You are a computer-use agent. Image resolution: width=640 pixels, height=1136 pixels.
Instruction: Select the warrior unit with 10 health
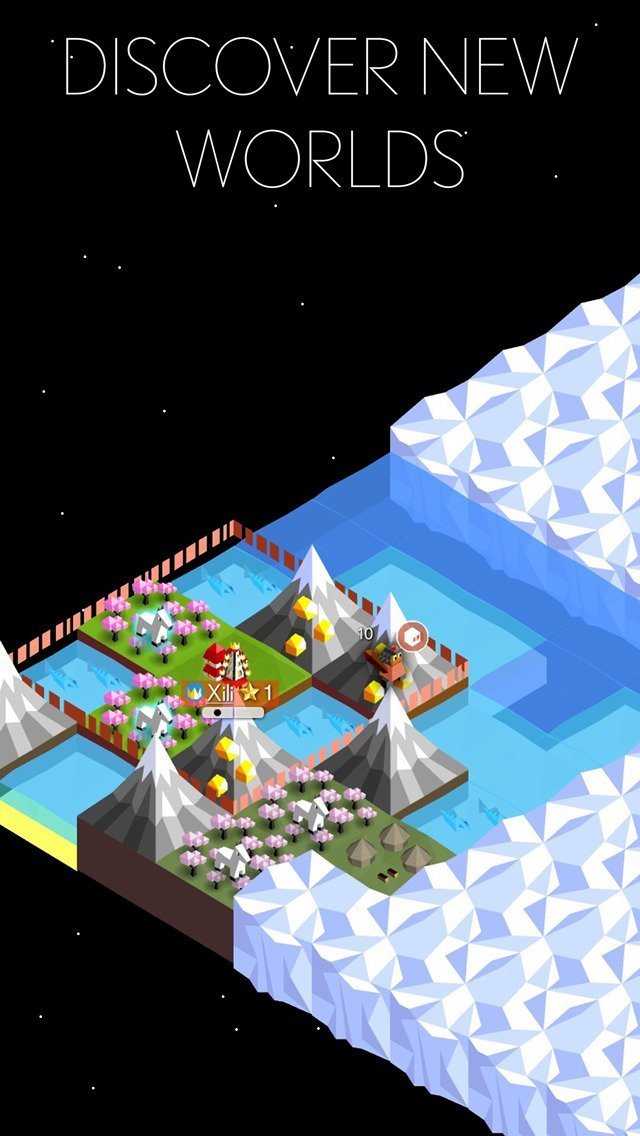pyautogui.click(x=385, y=660)
